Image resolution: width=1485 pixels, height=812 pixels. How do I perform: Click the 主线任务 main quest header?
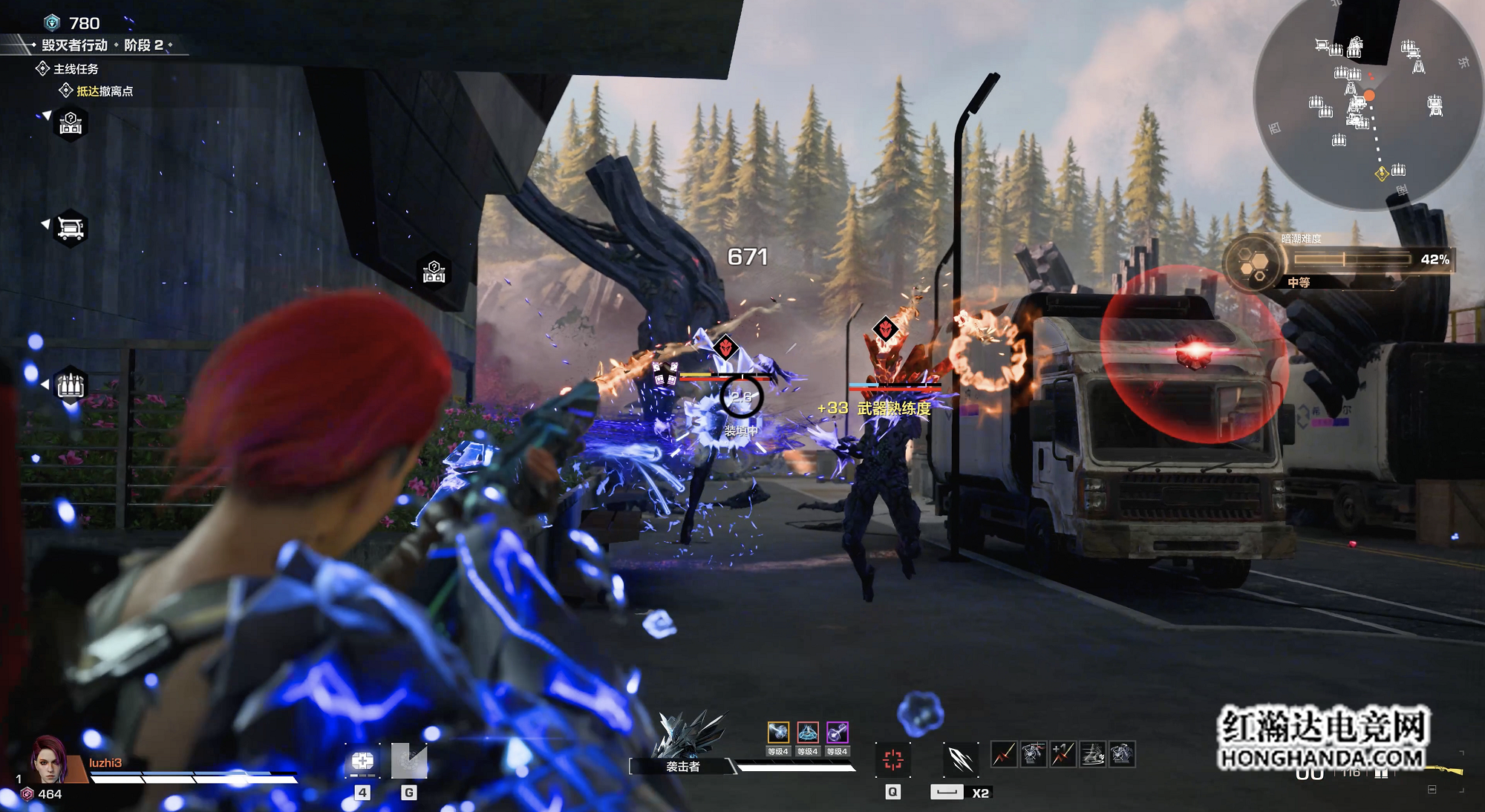coord(76,69)
